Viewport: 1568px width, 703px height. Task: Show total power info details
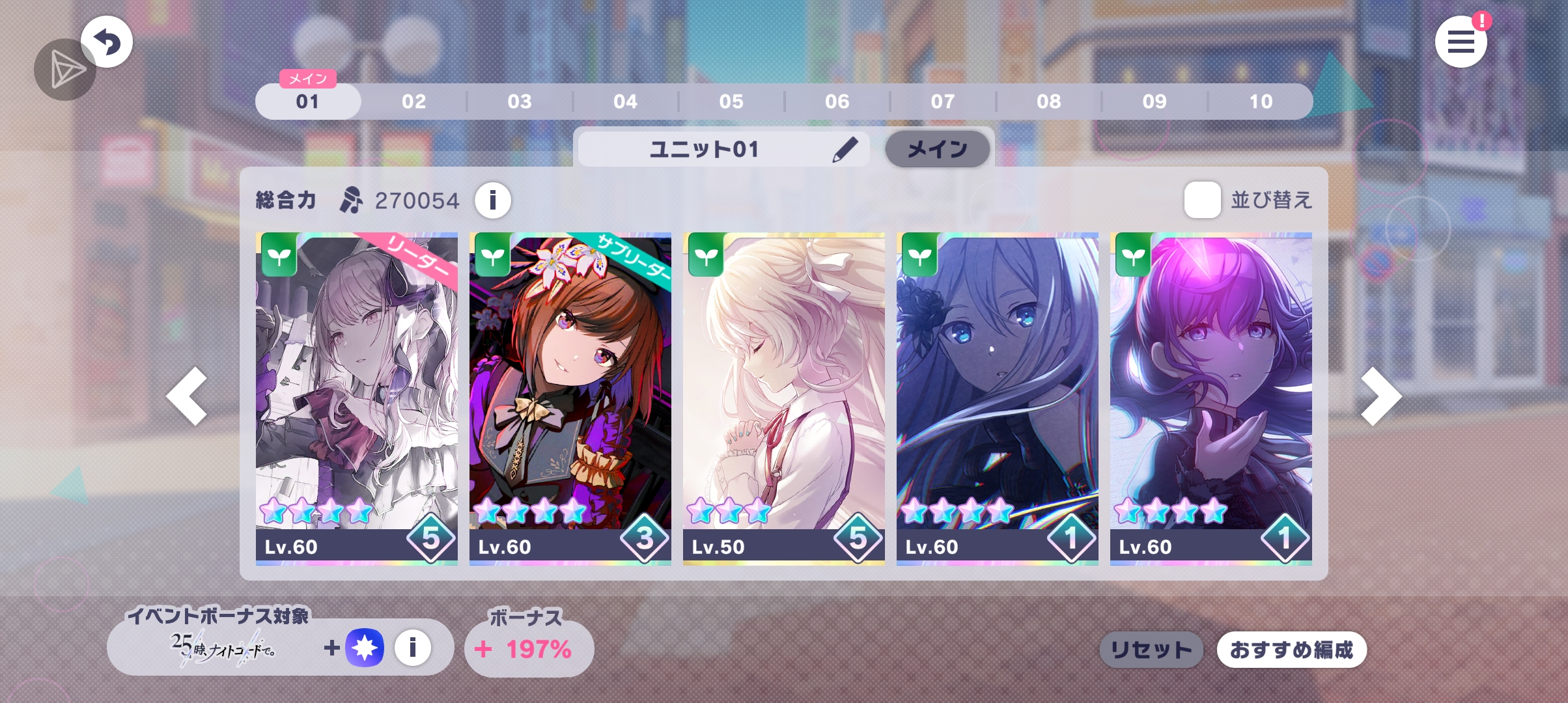click(x=492, y=200)
